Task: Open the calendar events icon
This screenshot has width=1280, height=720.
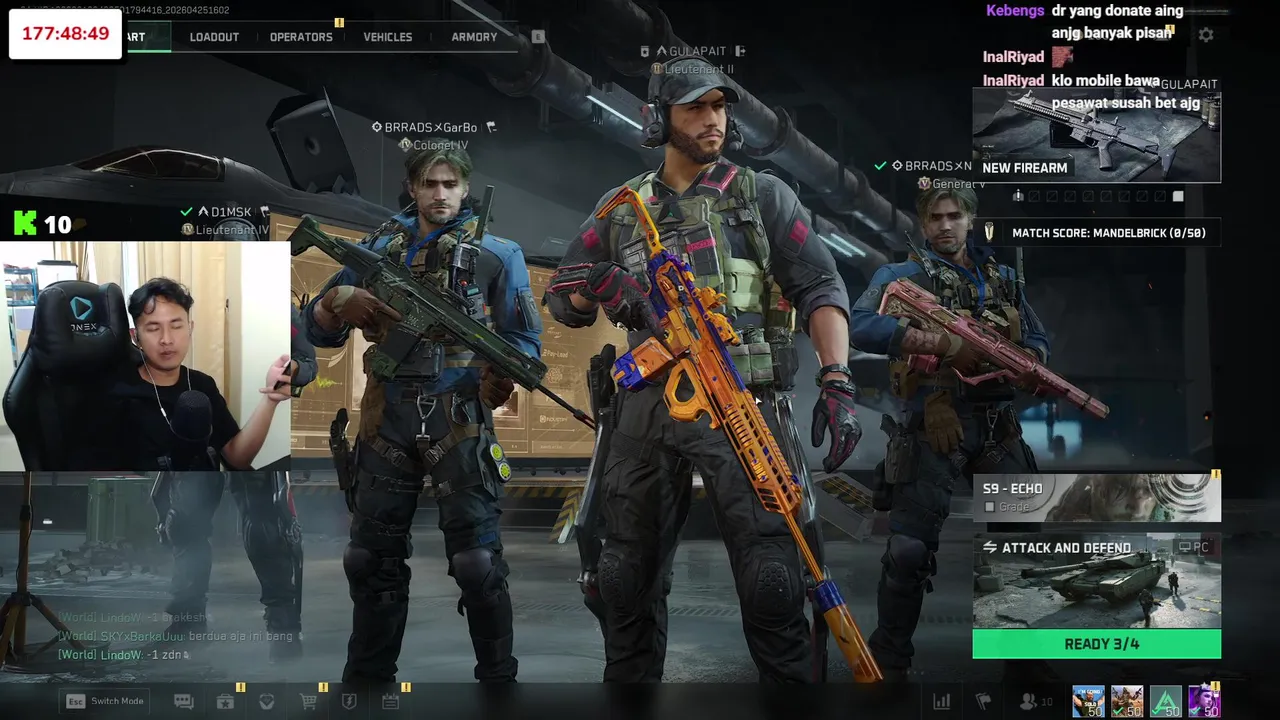Action: tap(390, 702)
